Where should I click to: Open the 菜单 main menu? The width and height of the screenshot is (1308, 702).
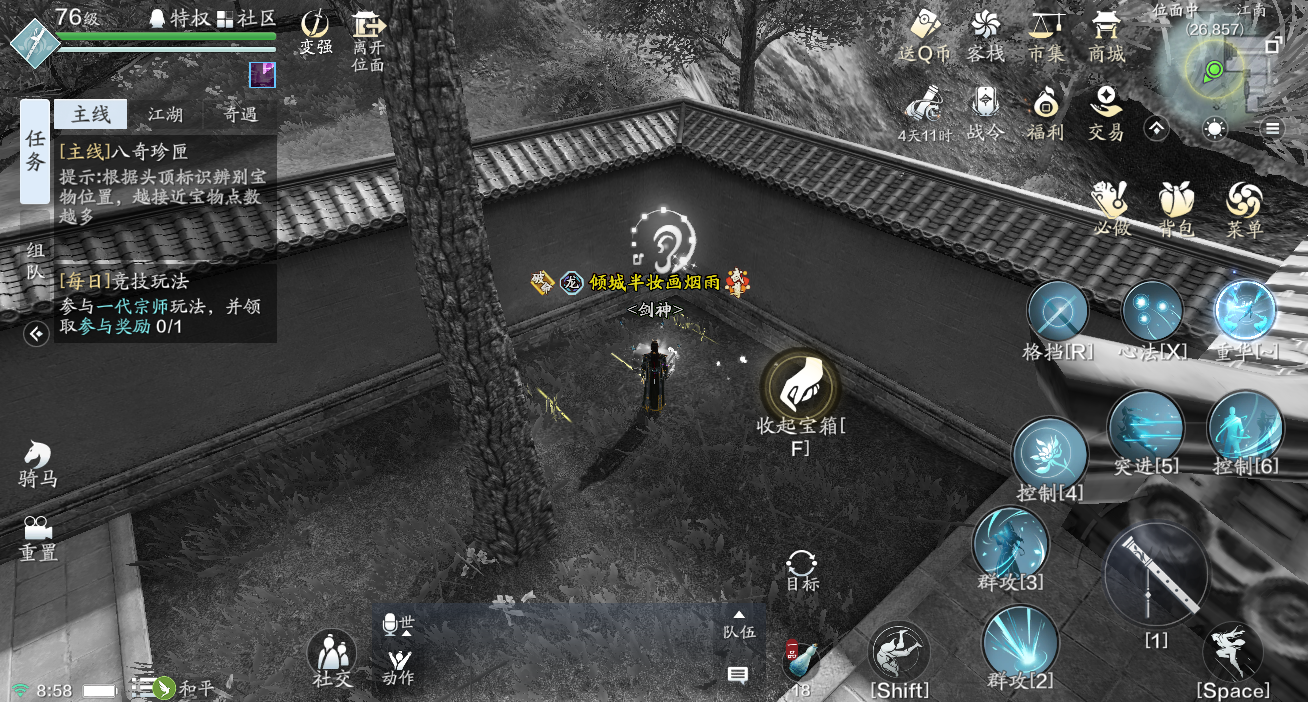click(1245, 208)
